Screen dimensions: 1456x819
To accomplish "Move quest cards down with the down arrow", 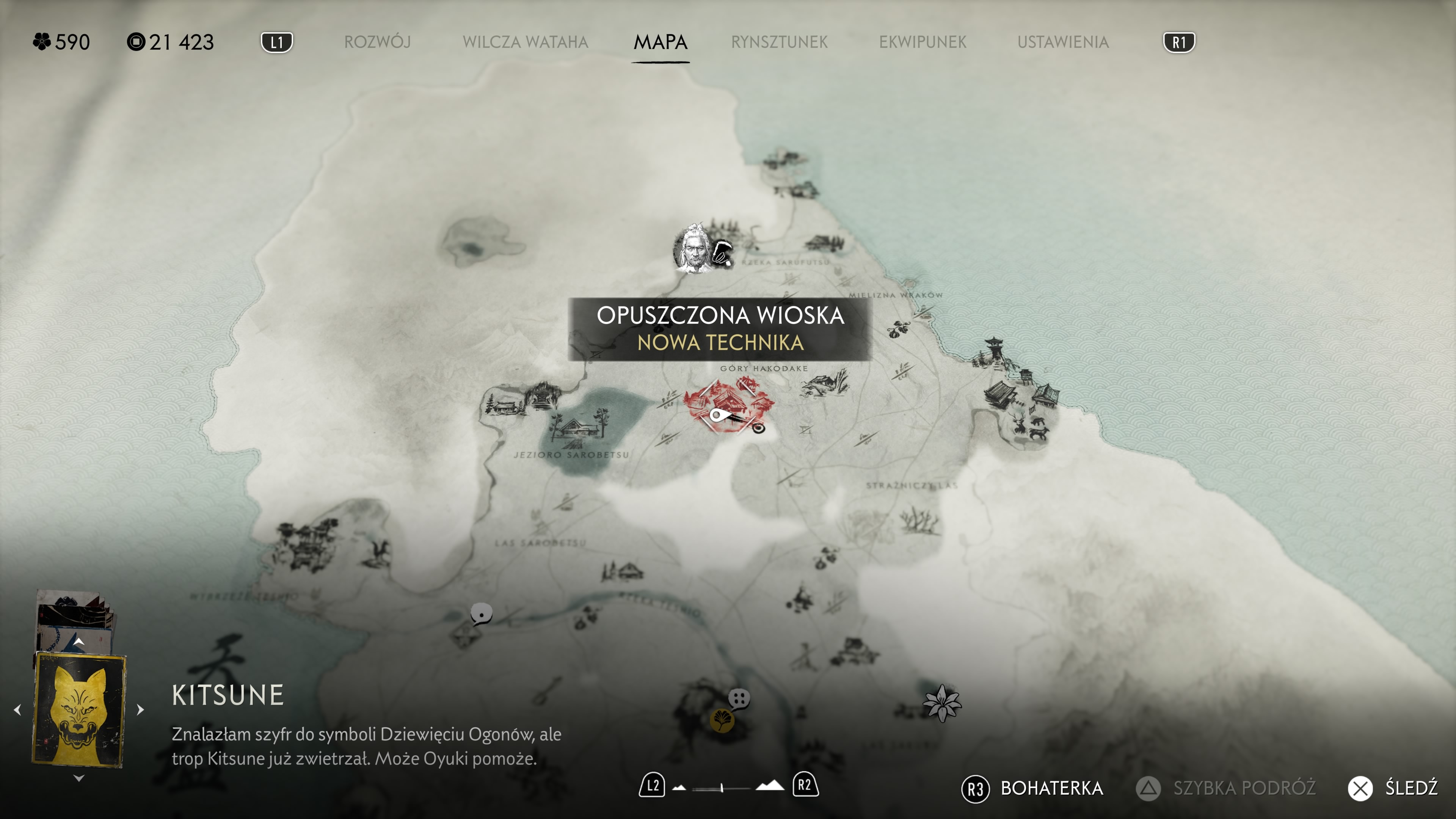I will pyautogui.click(x=78, y=778).
